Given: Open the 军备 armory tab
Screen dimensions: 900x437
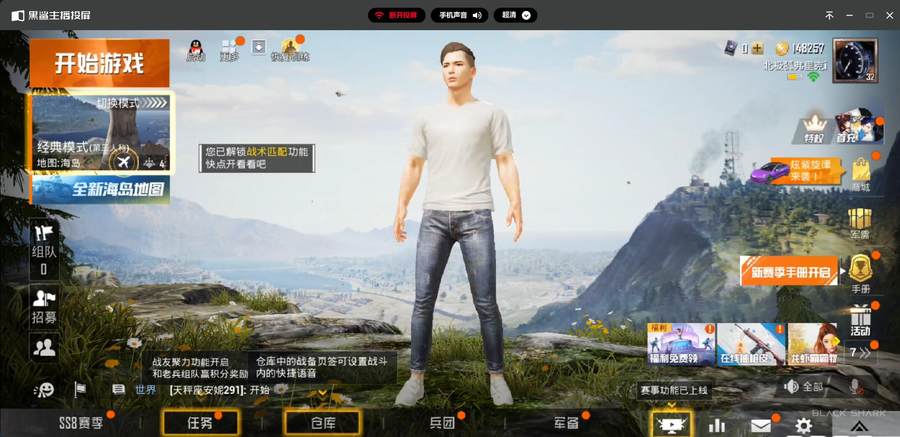Looking at the screenshot, I should pyautogui.click(x=566, y=423).
